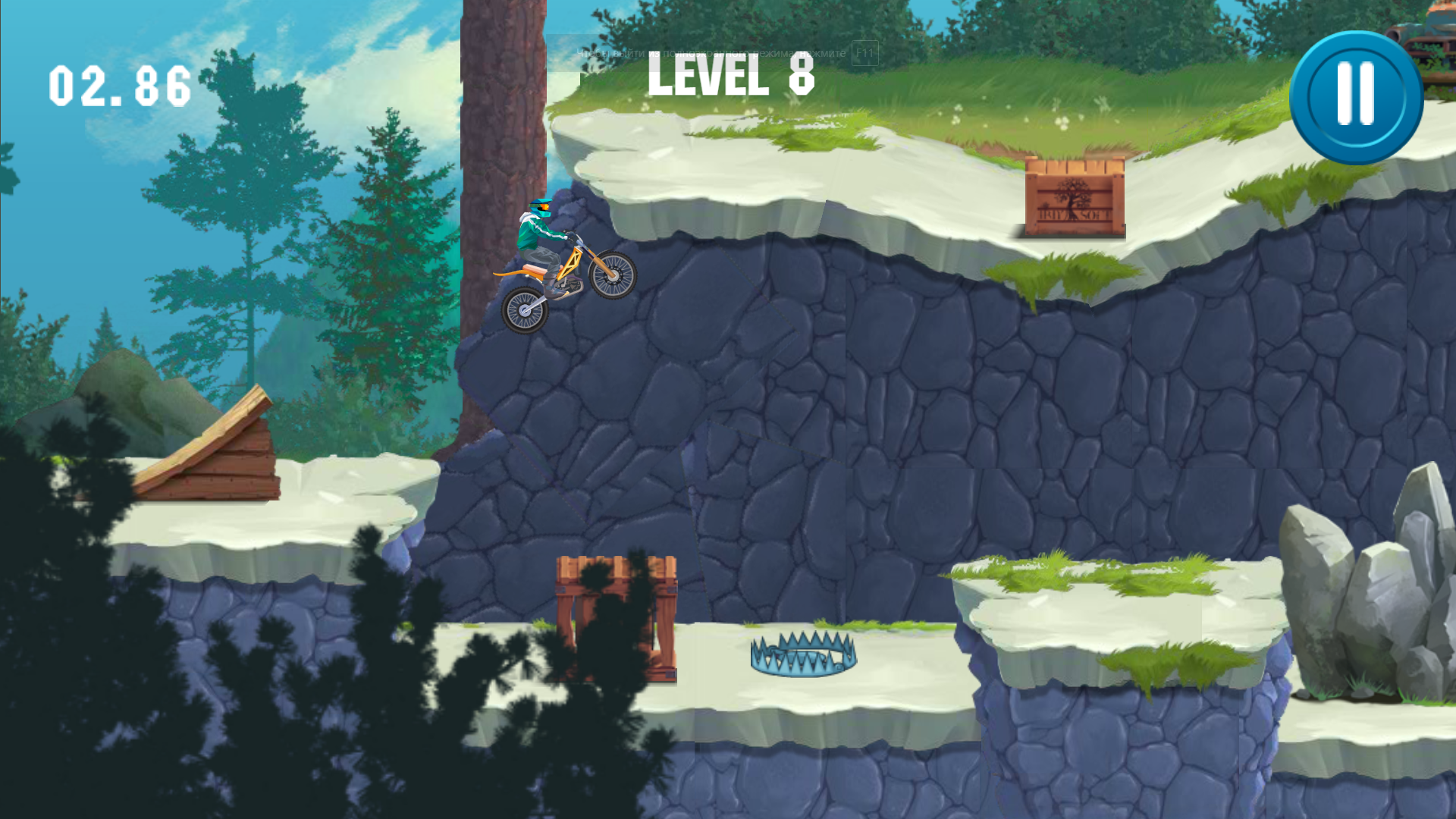This screenshot has height=819, width=1456.
Task: Pause the game with the blue button
Action: (x=1356, y=97)
